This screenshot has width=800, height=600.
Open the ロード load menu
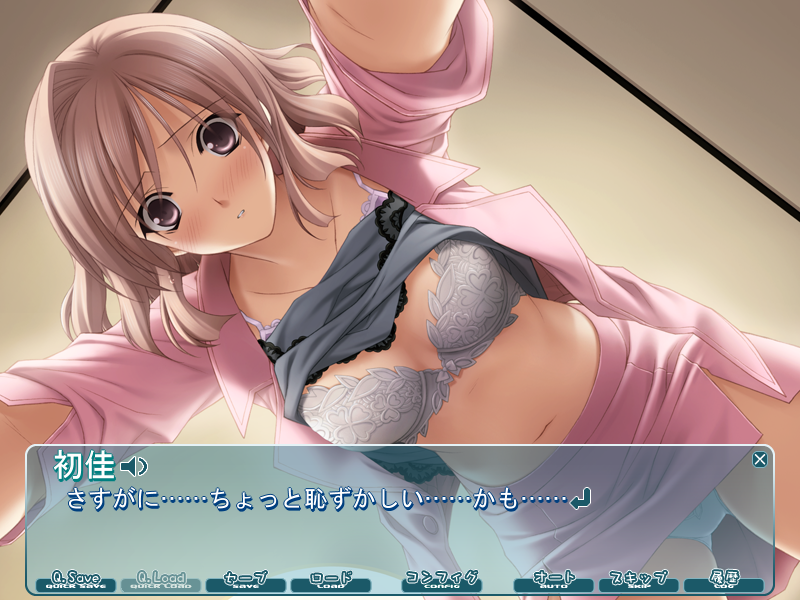pos(331,581)
